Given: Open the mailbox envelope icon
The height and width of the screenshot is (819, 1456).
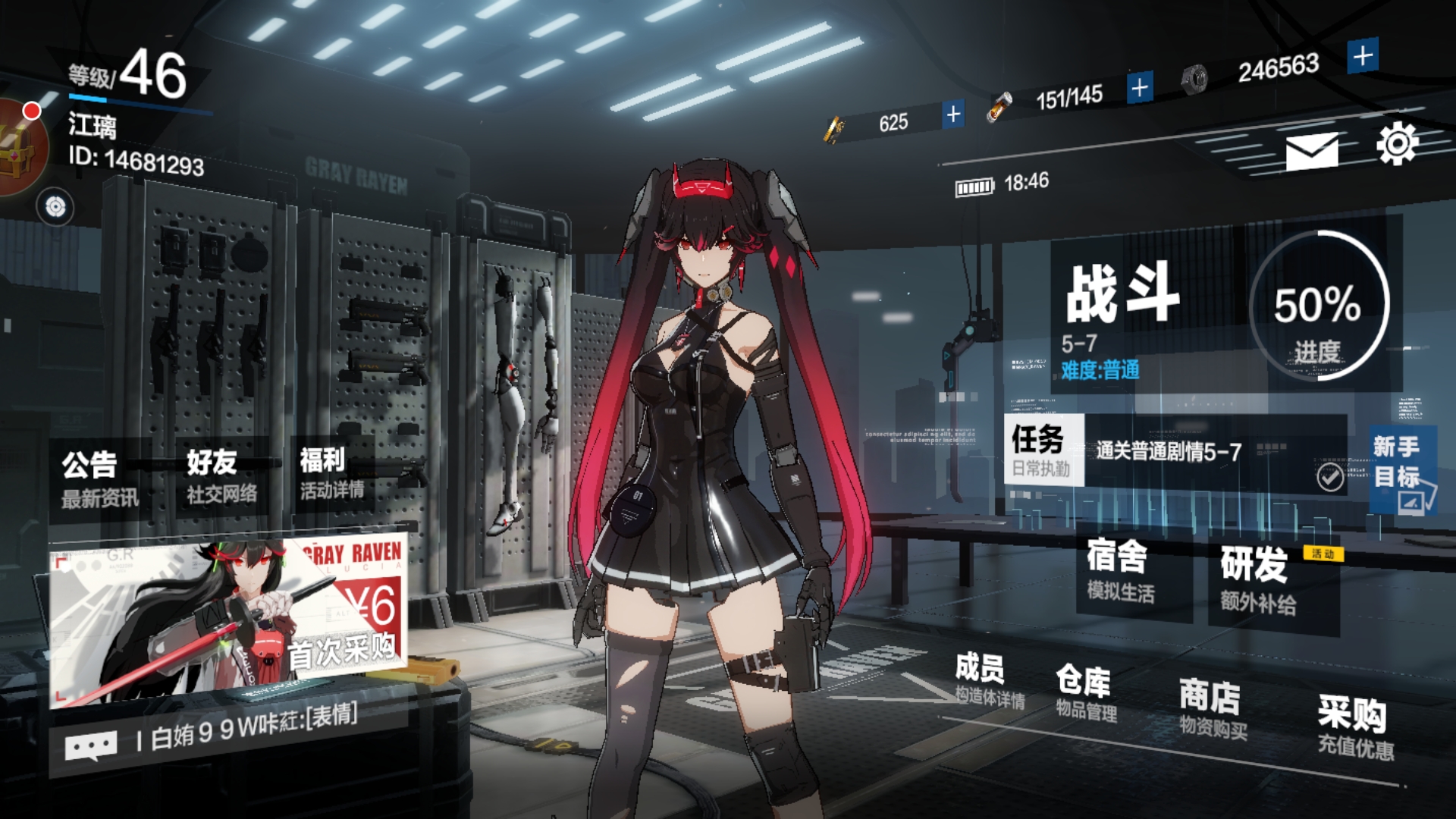Looking at the screenshot, I should pyautogui.click(x=1311, y=151).
